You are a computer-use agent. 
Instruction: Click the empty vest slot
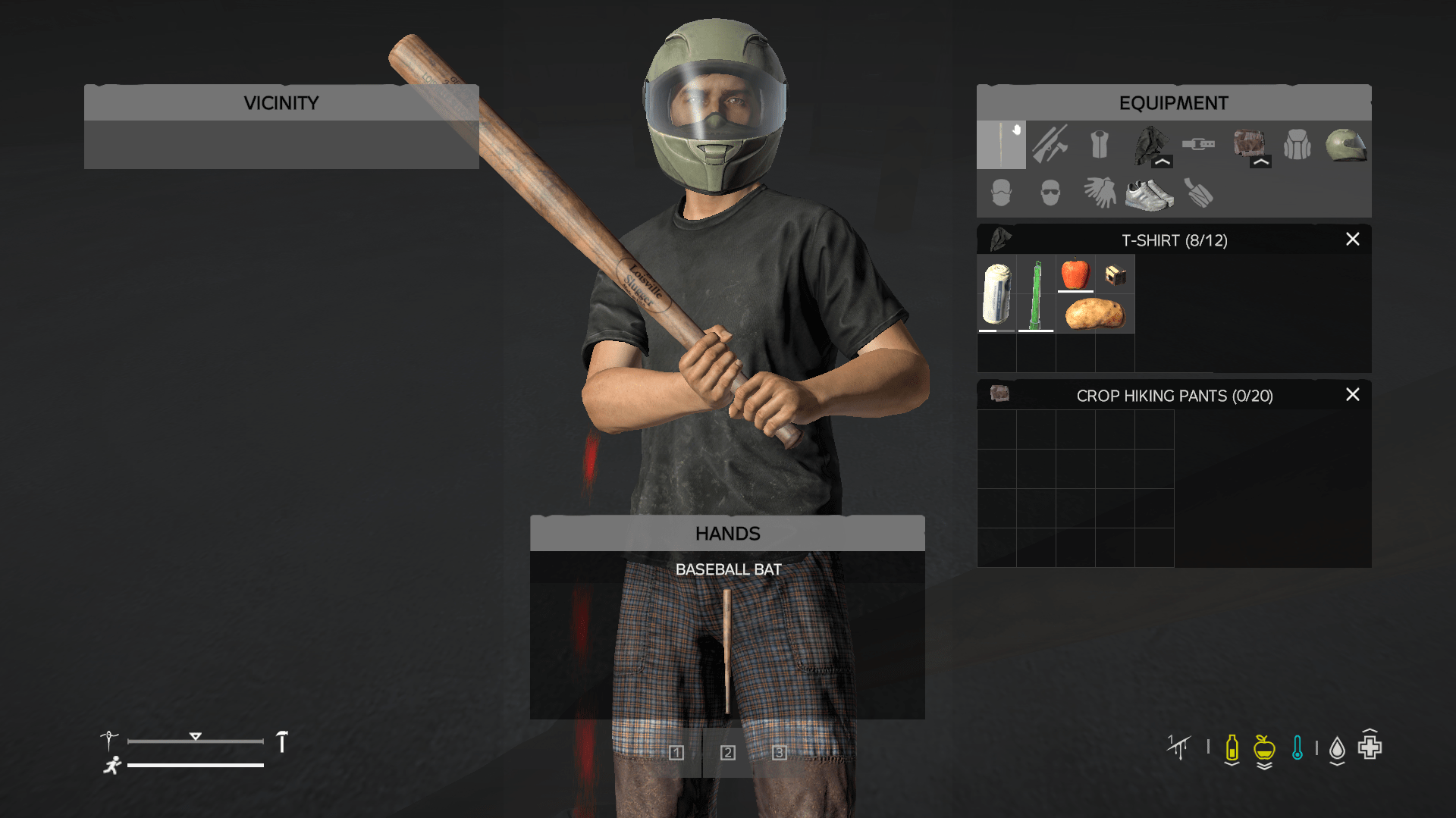[x=1098, y=144]
